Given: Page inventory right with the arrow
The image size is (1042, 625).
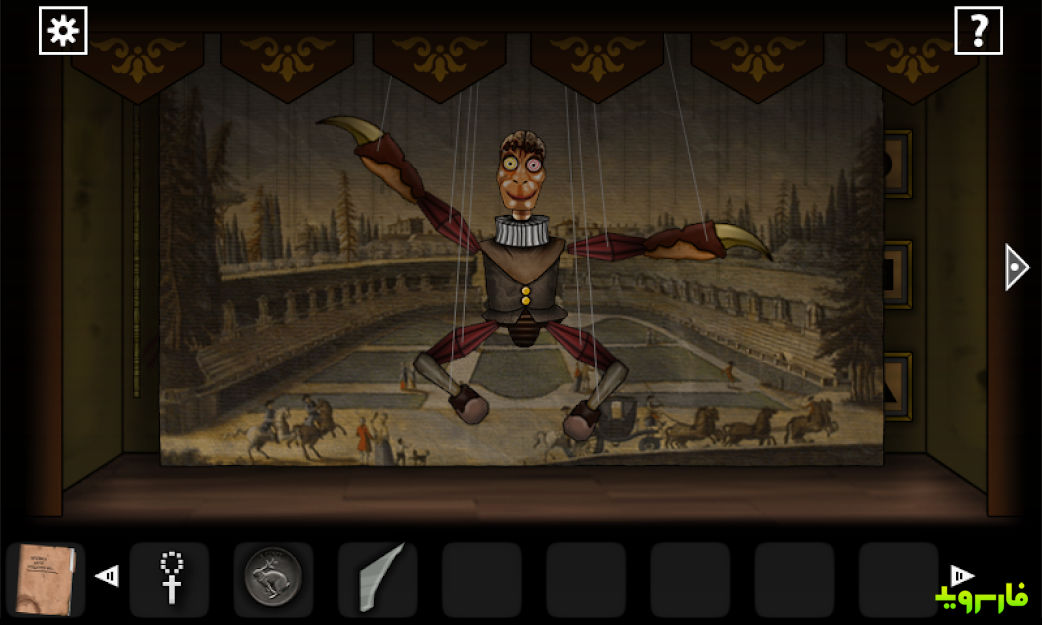Looking at the screenshot, I should coord(961,575).
